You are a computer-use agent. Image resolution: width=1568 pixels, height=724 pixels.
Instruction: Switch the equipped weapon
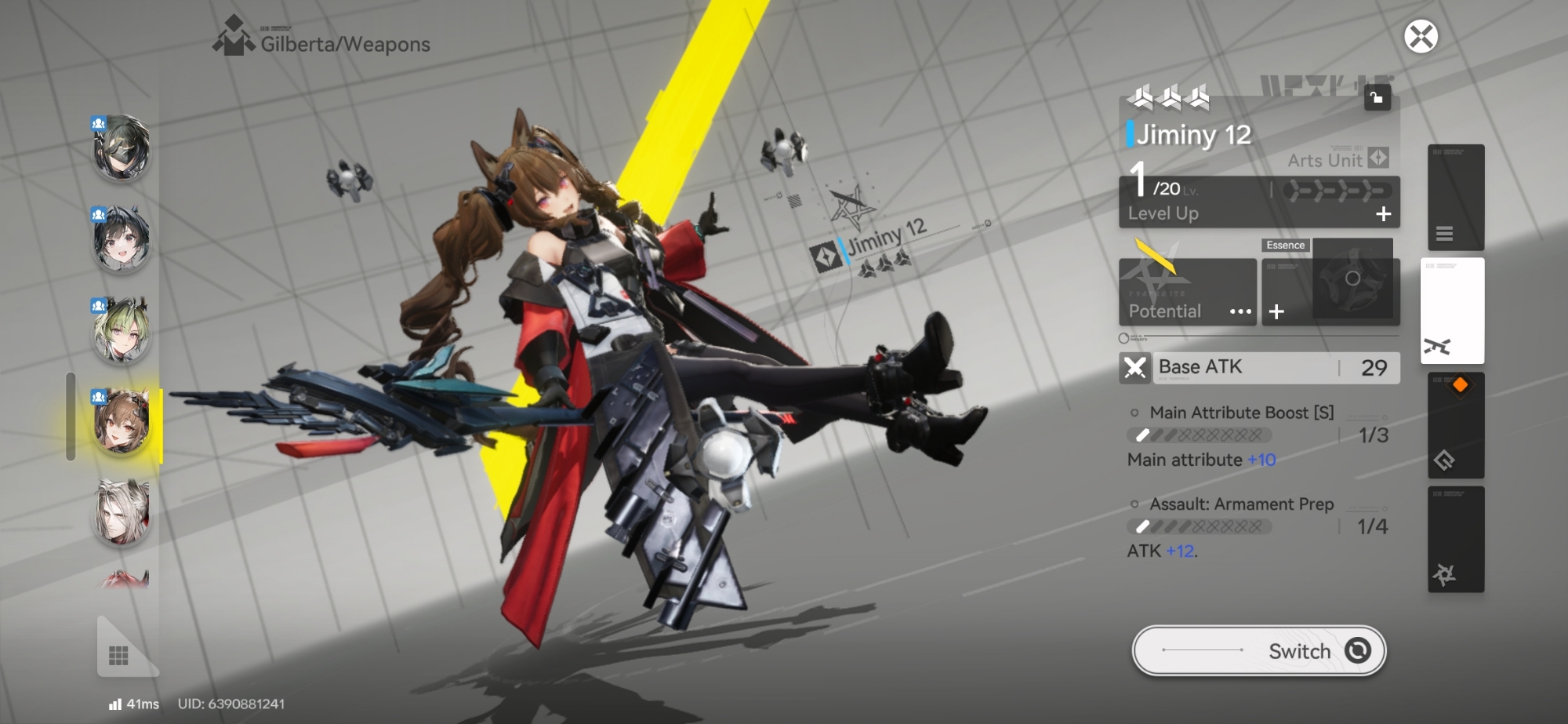coord(1258,650)
